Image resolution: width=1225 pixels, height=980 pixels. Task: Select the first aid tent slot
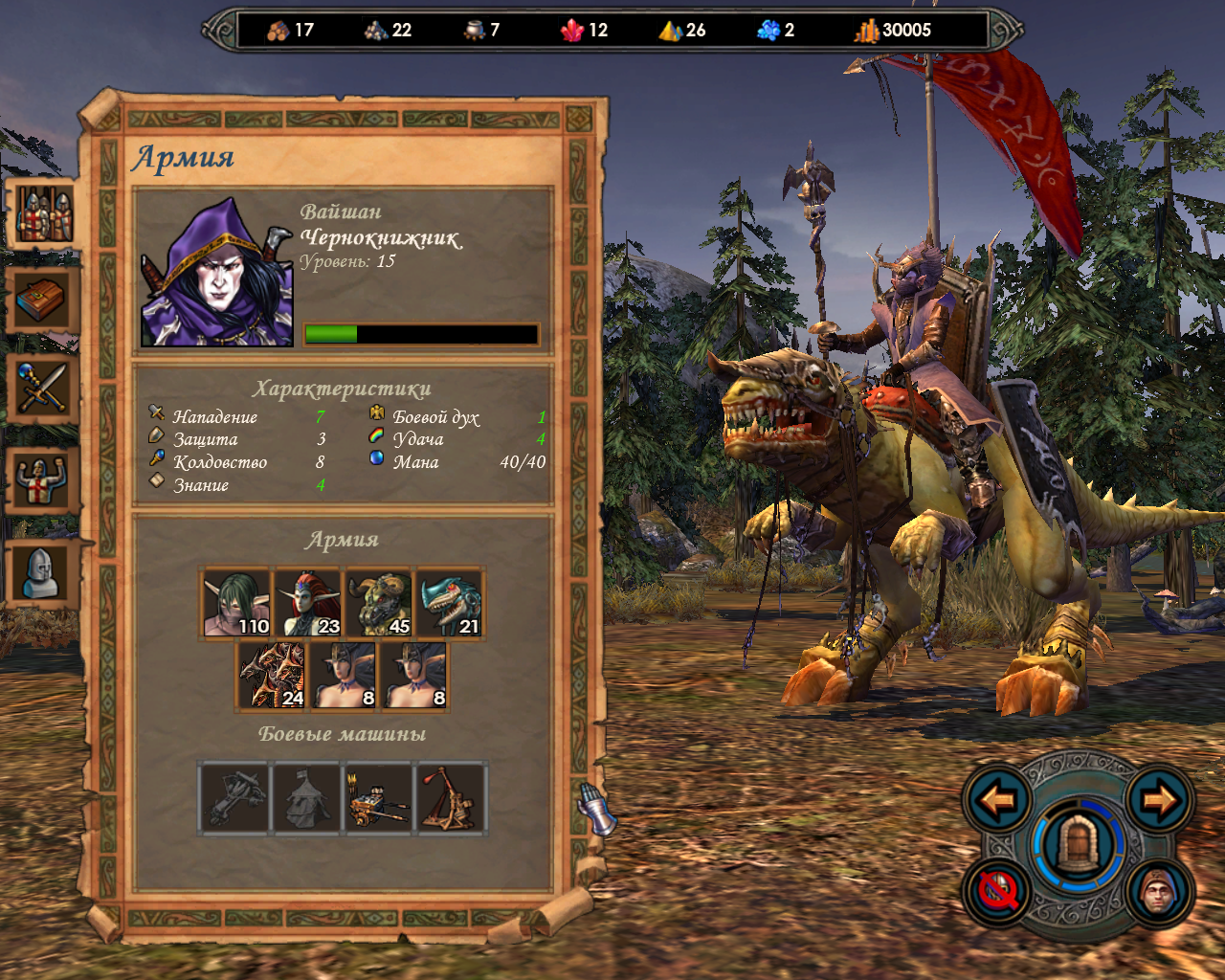tap(306, 798)
